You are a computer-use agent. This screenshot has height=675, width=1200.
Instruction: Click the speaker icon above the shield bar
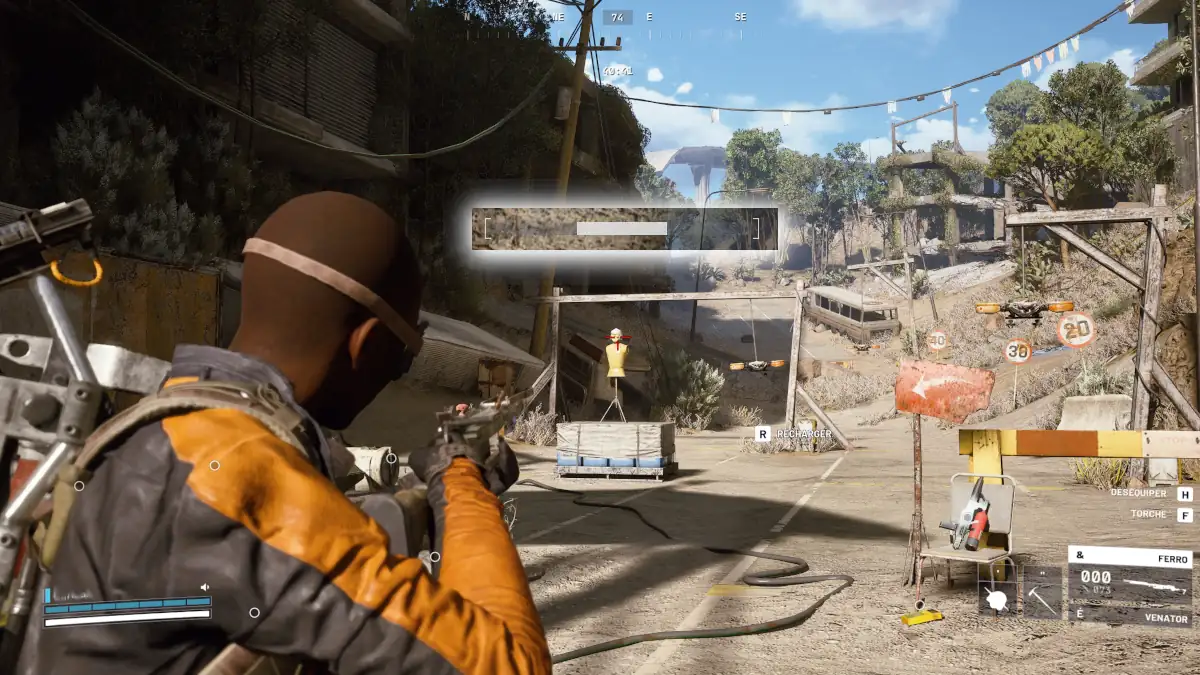[205, 588]
